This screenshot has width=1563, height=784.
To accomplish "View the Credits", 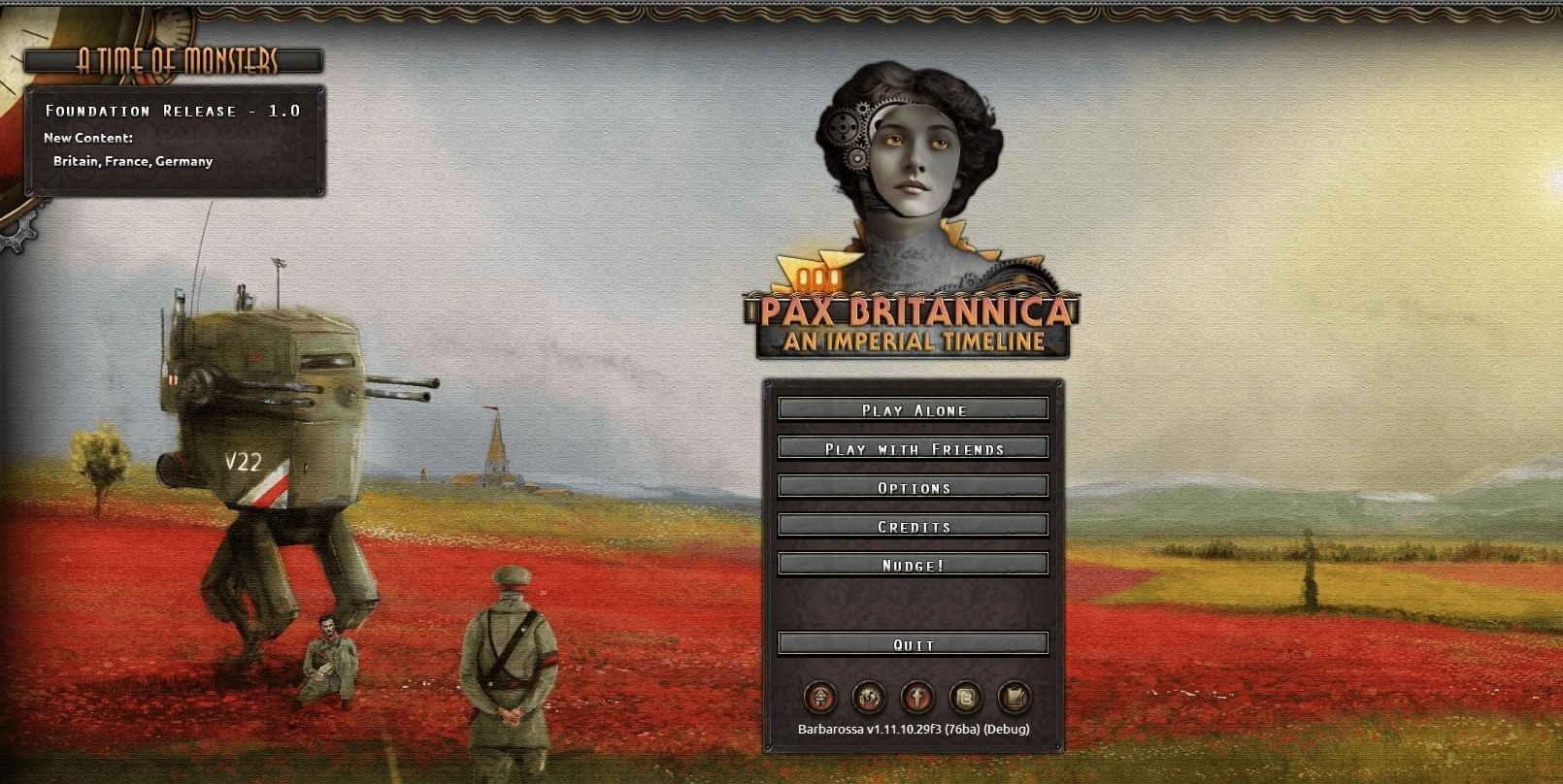I will [x=914, y=525].
